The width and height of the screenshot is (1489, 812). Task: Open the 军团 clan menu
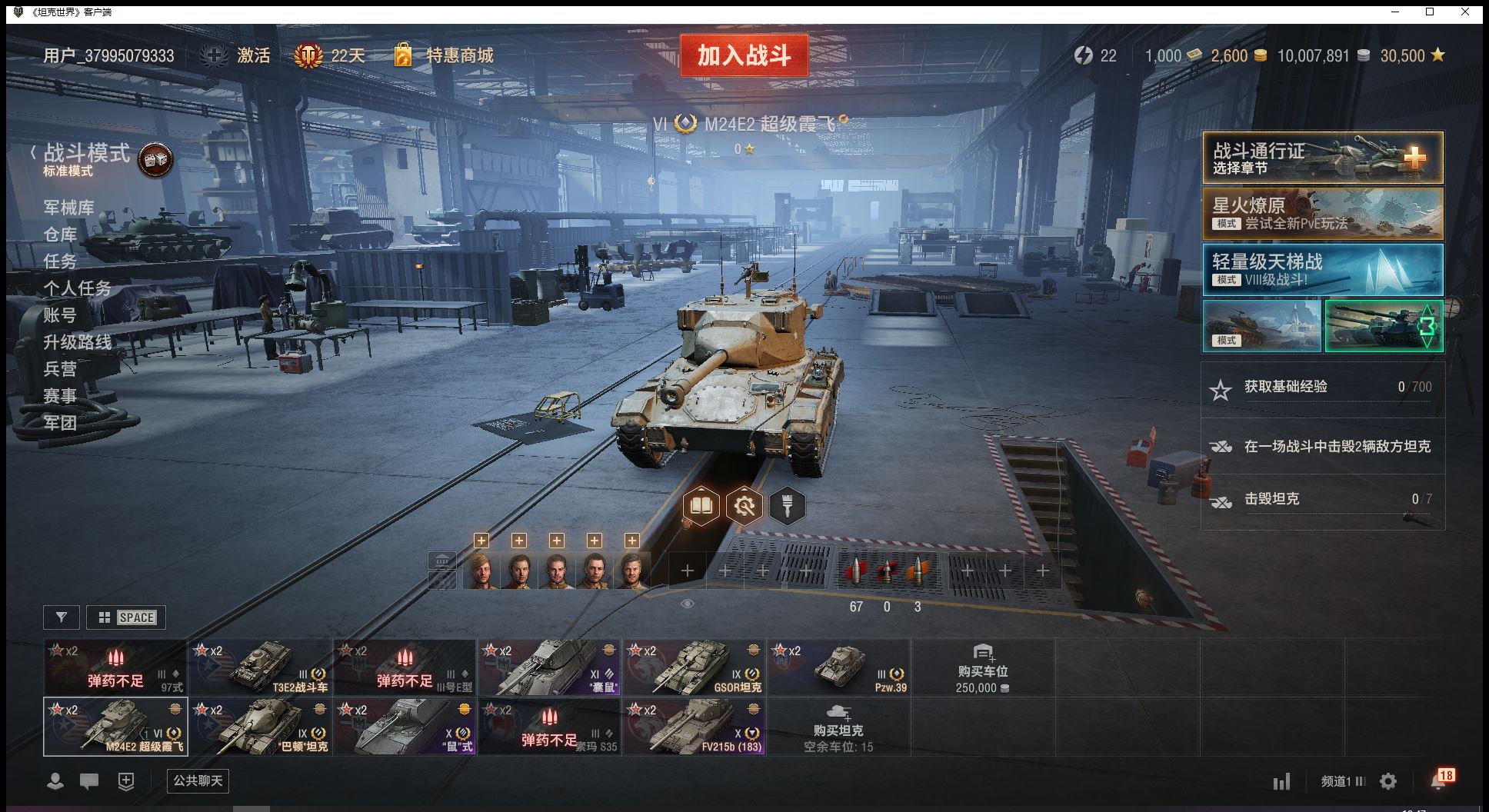click(60, 422)
